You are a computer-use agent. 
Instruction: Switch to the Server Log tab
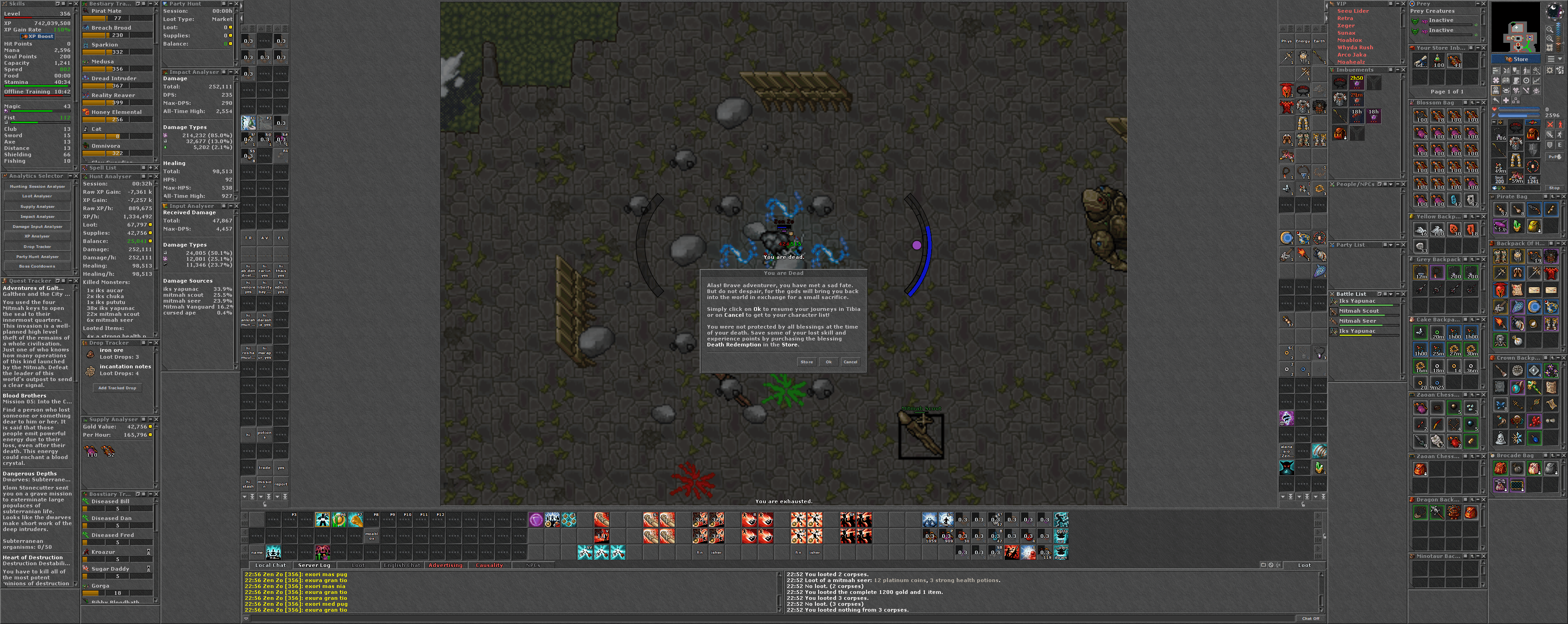(x=314, y=566)
